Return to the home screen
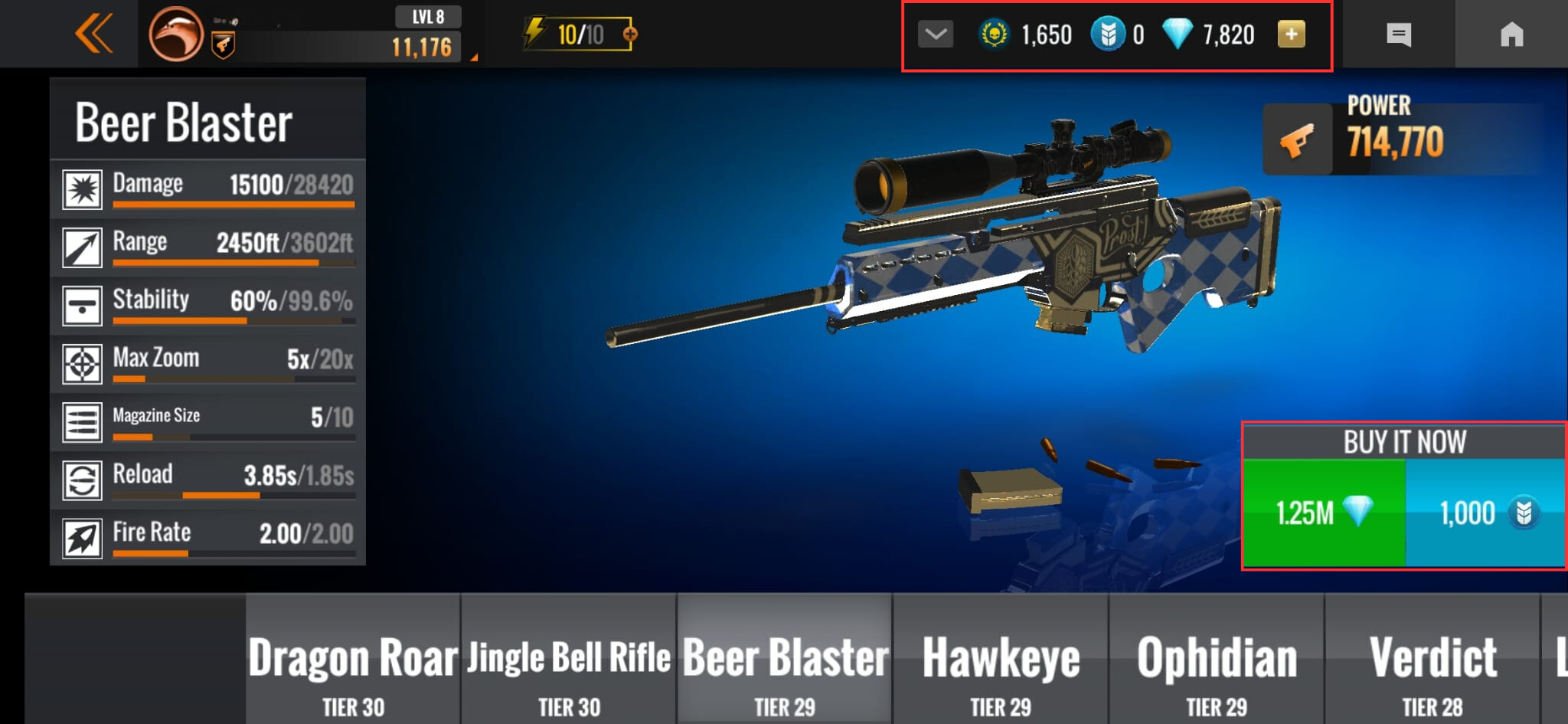Screen dimensions: 1568x724 click(x=1511, y=34)
